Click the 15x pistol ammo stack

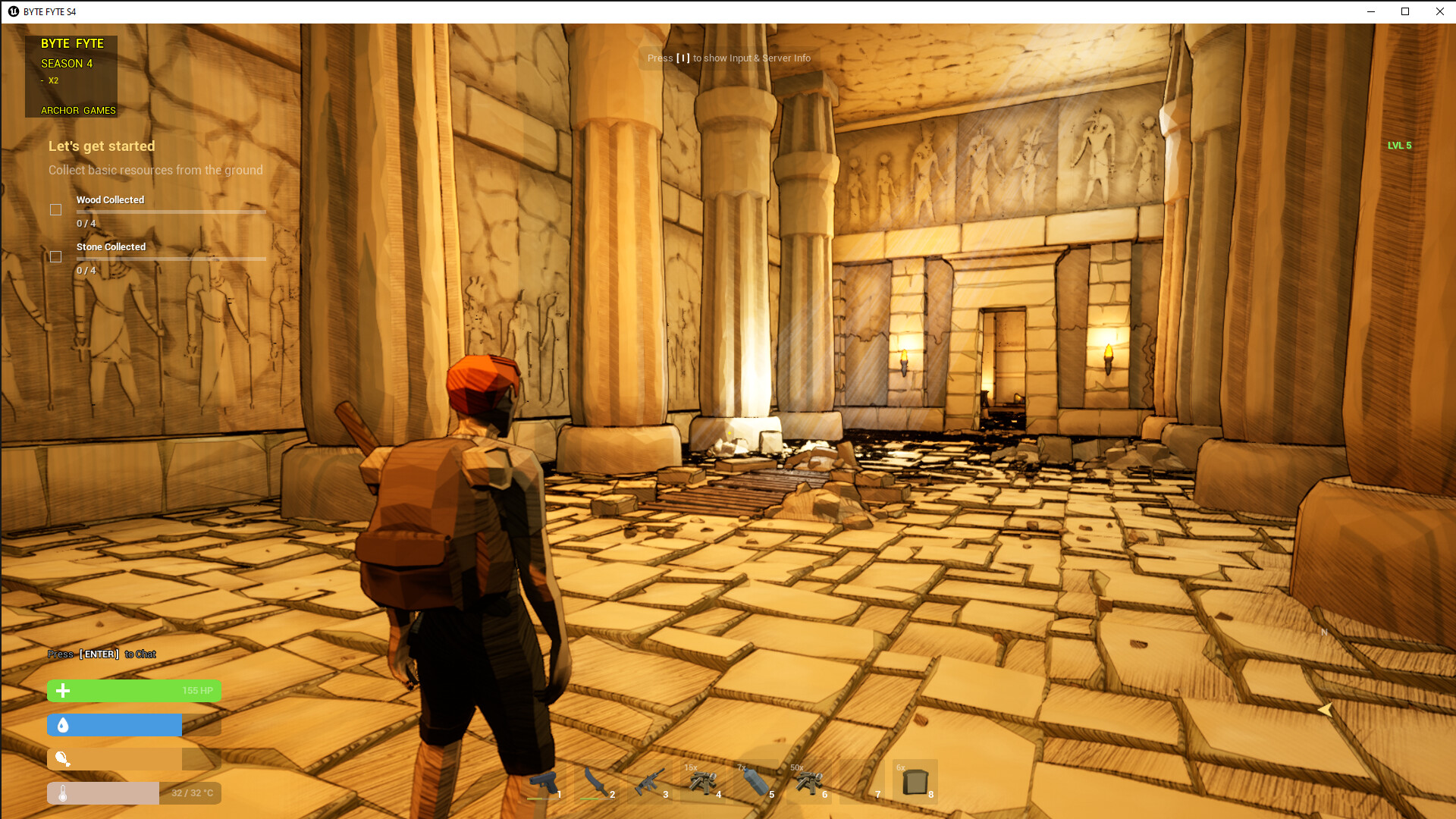(x=704, y=783)
